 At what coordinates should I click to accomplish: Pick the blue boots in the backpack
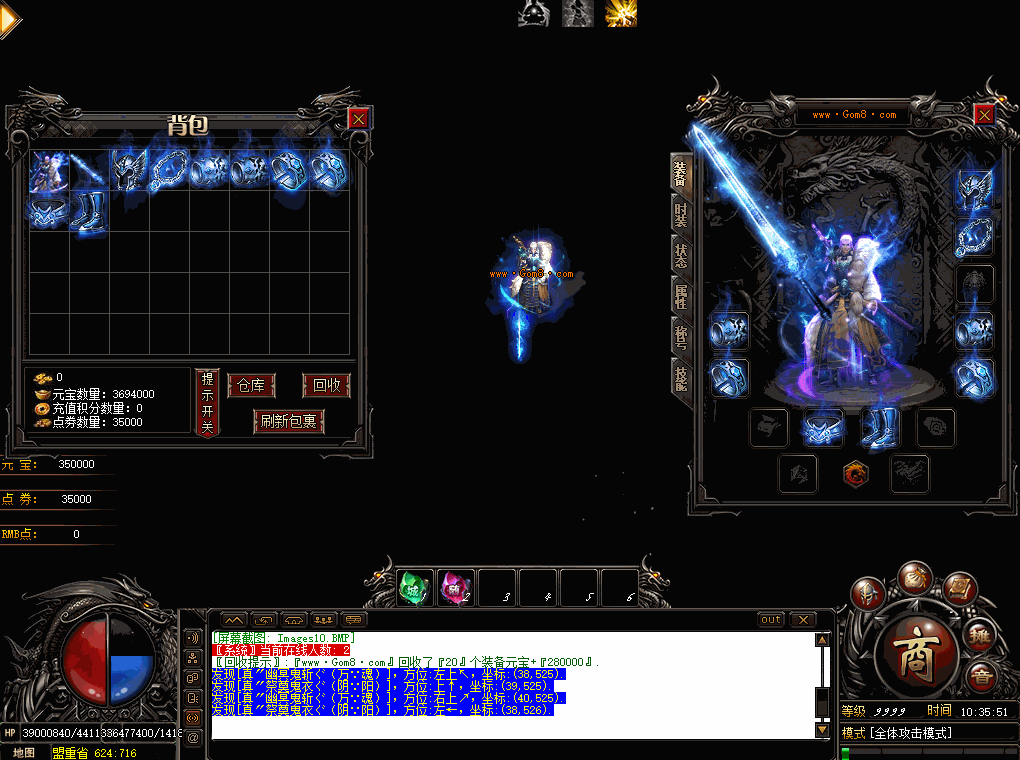pyautogui.click(x=89, y=213)
